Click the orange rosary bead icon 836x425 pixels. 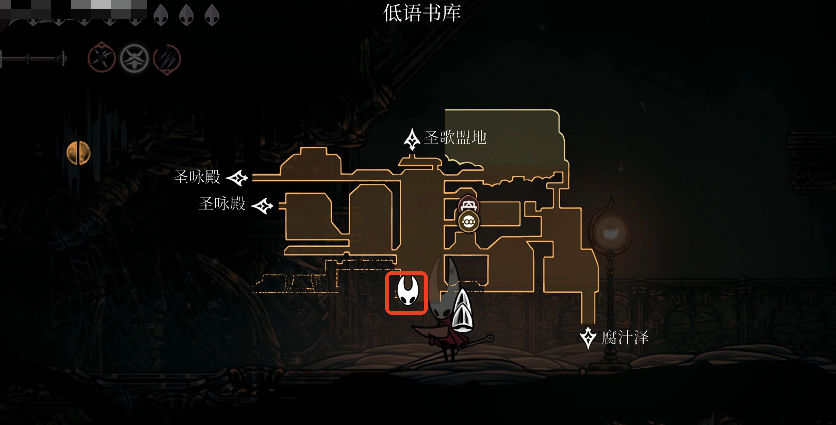78,152
